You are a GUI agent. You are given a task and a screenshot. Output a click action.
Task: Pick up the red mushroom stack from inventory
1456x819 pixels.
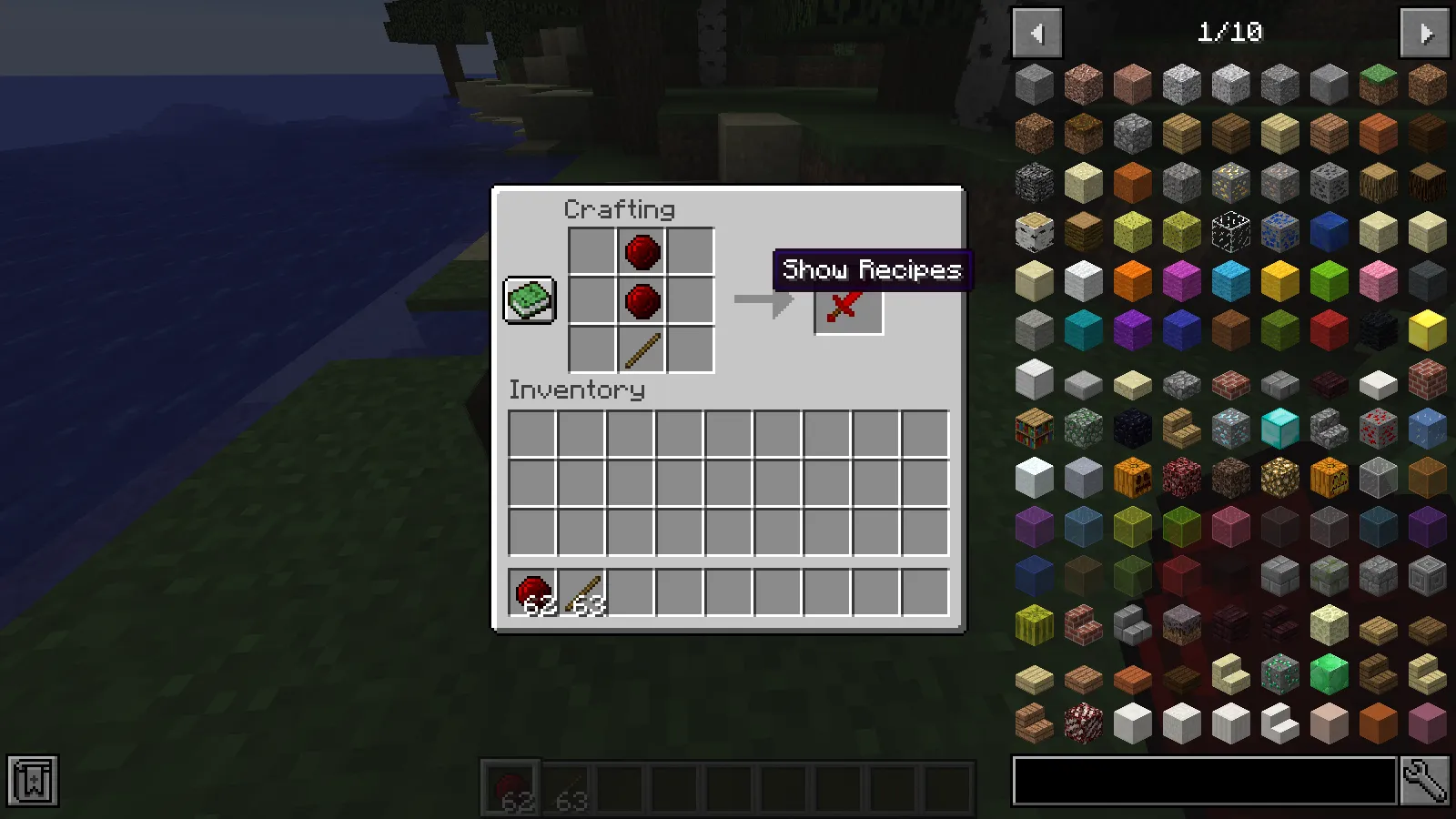point(531,591)
